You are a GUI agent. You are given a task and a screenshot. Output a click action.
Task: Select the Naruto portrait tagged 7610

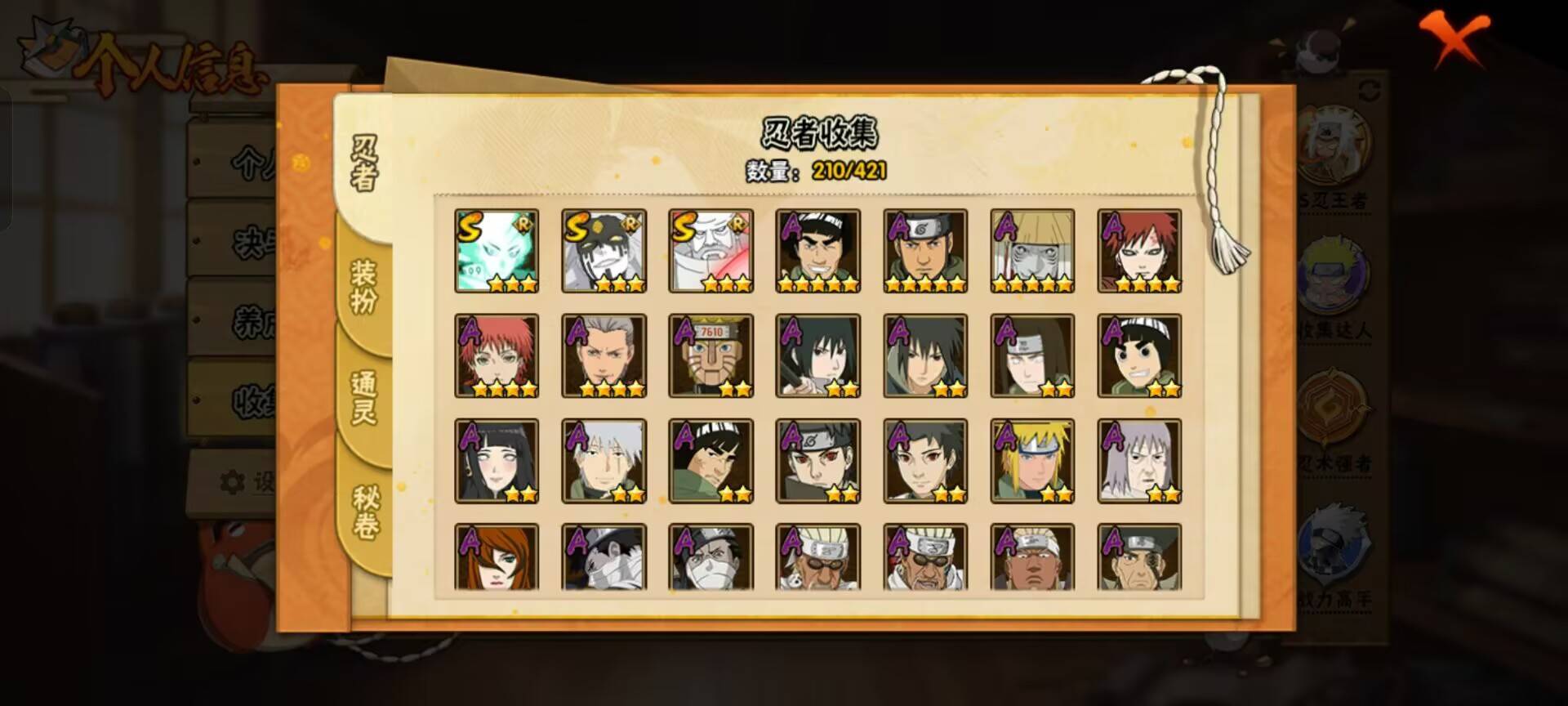point(710,356)
